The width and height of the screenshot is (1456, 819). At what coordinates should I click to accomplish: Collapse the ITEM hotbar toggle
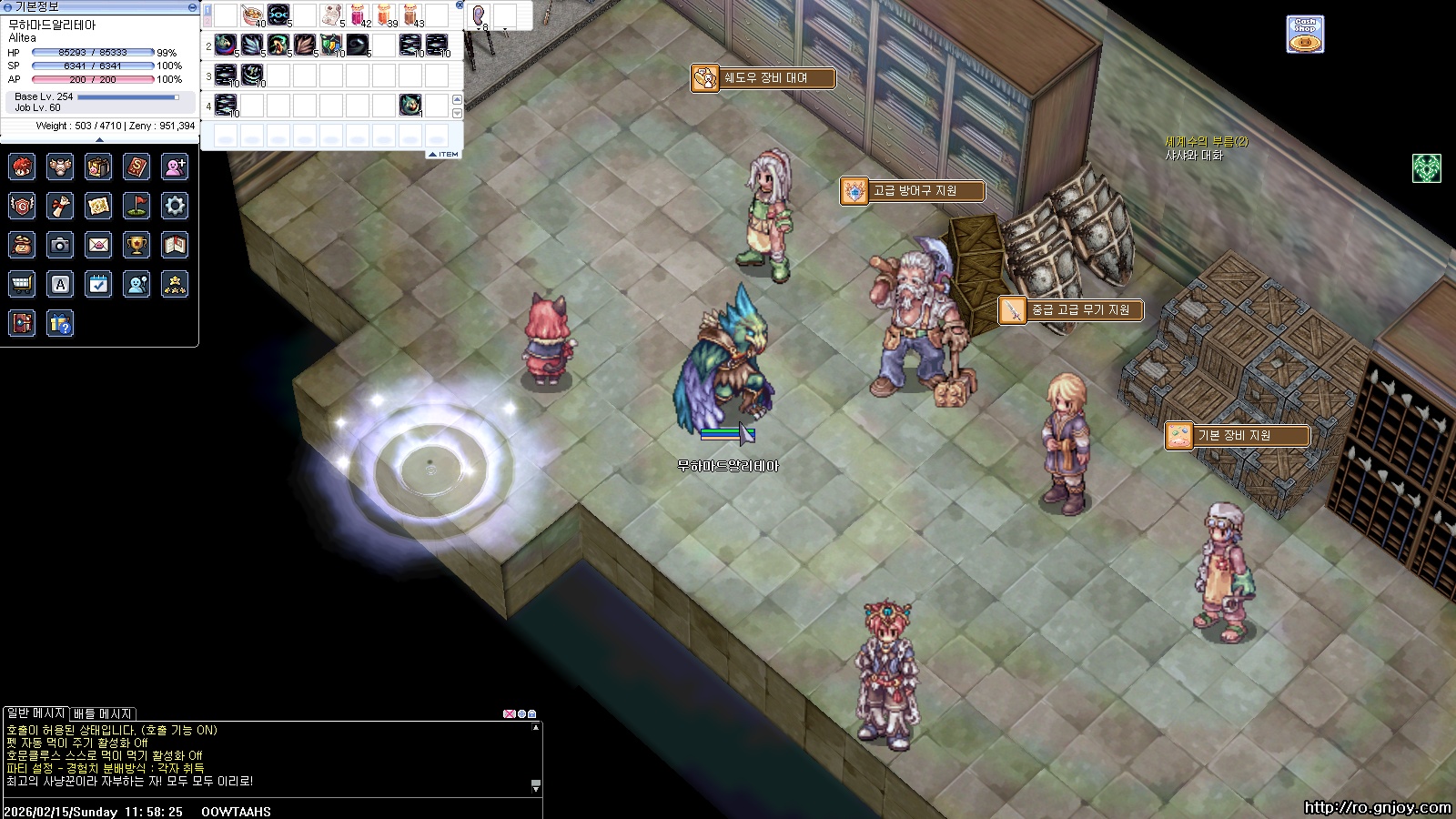pos(444,155)
